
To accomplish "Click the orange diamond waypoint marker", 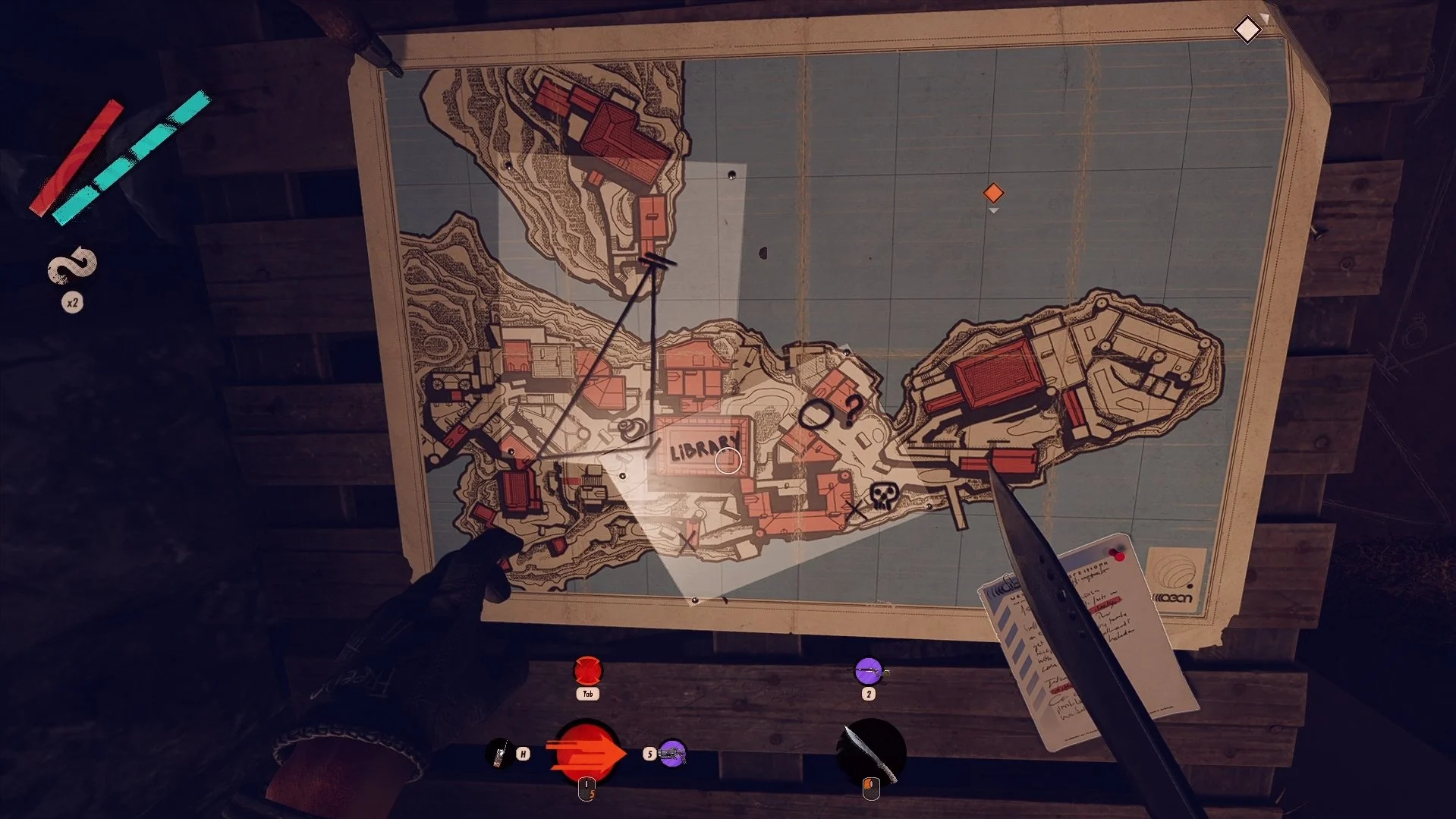I will click(x=993, y=193).
